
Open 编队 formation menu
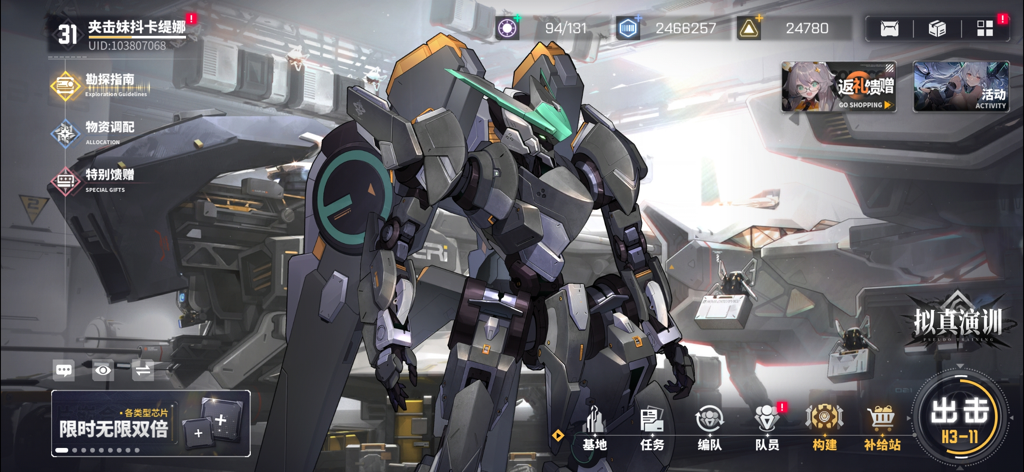point(709,428)
